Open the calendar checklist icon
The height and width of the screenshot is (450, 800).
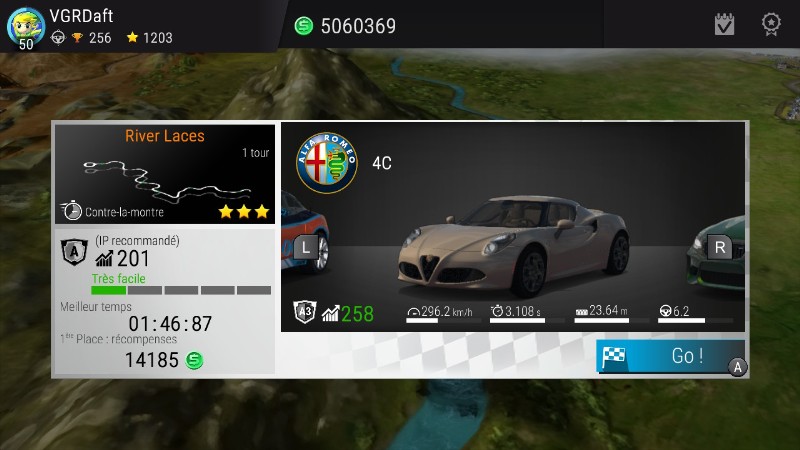[x=724, y=24]
